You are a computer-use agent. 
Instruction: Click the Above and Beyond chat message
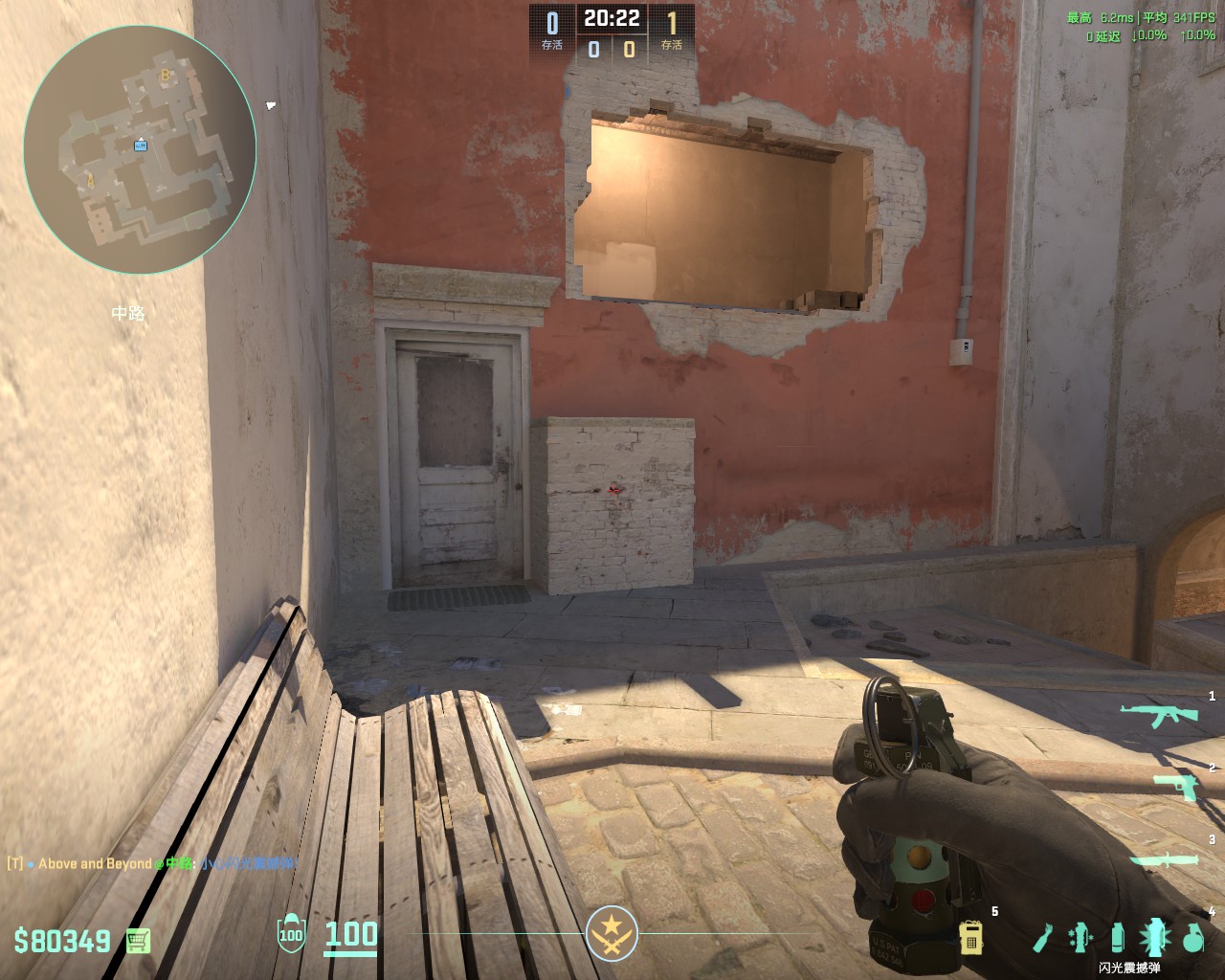(153, 863)
